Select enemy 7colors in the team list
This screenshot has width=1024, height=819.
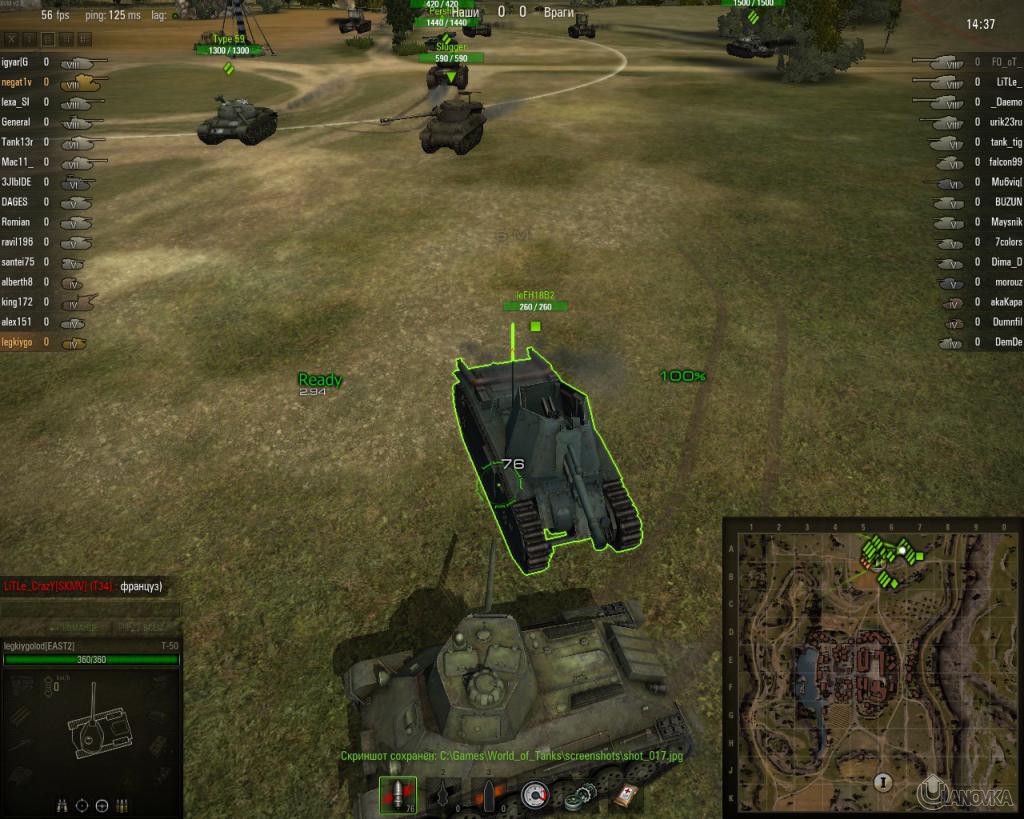[1006, 242]
